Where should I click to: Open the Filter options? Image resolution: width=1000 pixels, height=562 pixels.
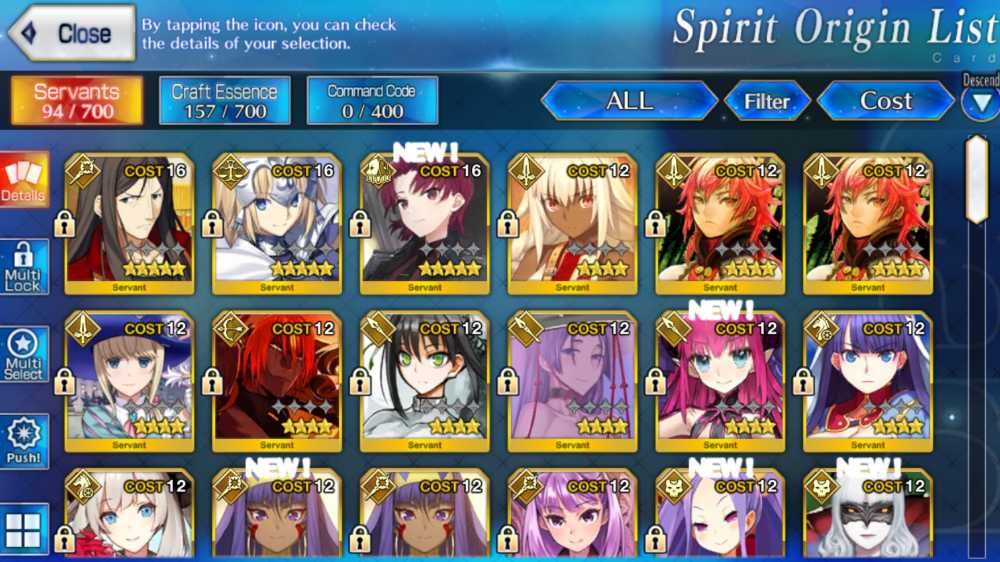click(766, 101)
